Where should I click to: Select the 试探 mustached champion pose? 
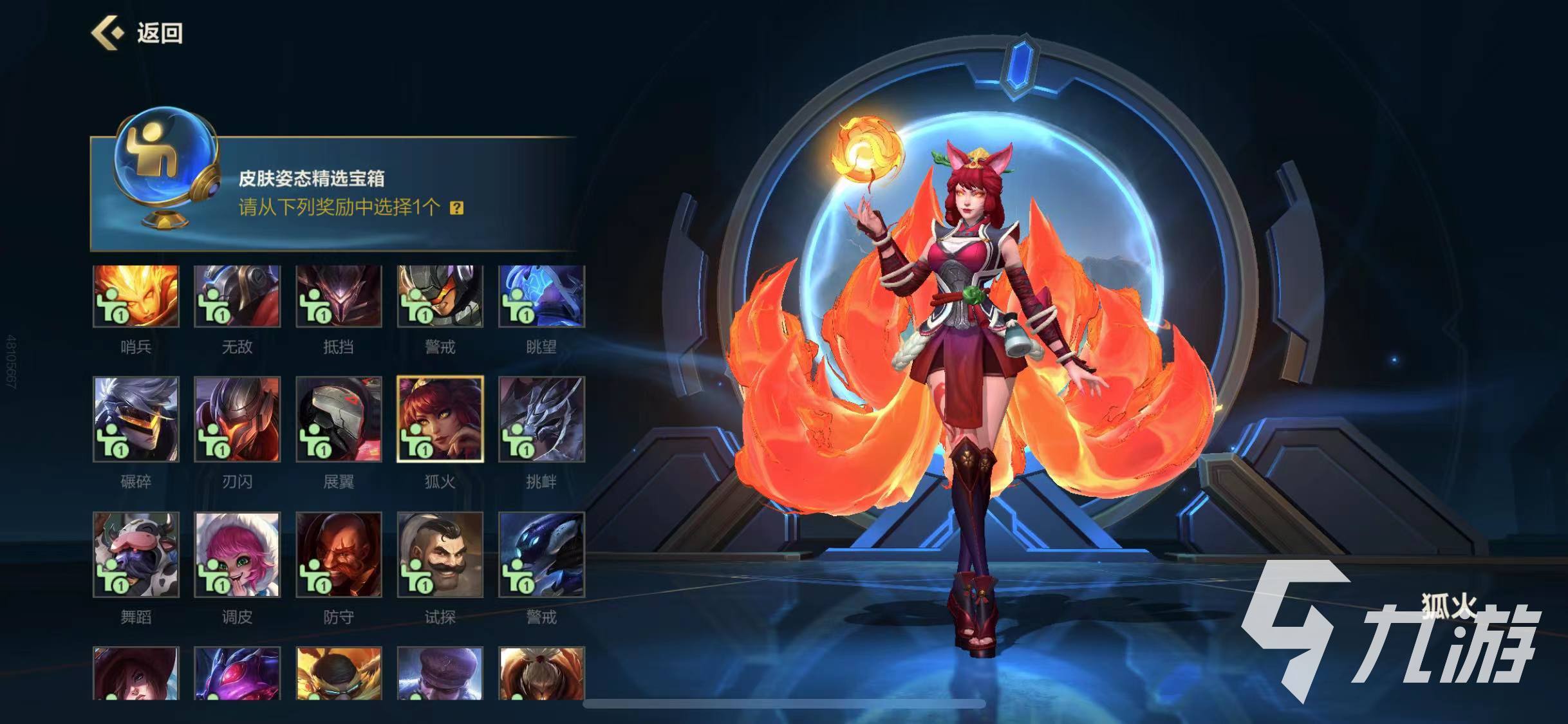coord(440,555)
